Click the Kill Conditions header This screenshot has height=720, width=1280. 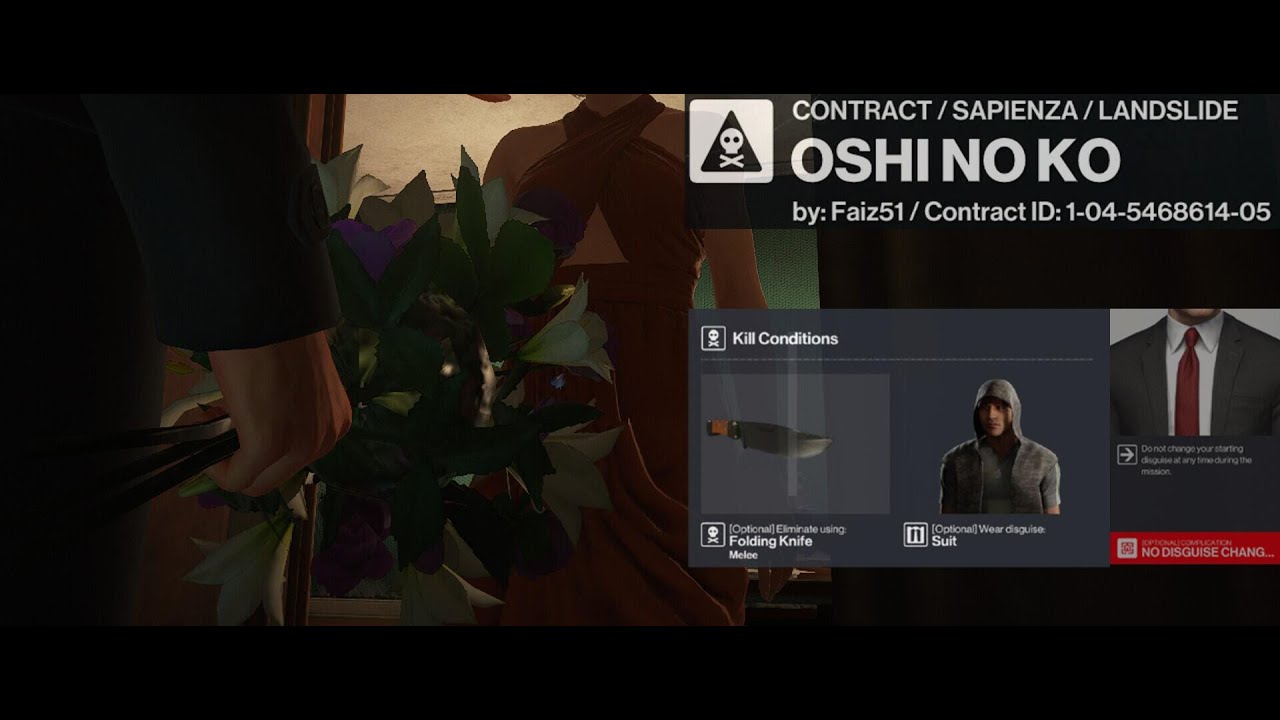(x=784, y=339)
